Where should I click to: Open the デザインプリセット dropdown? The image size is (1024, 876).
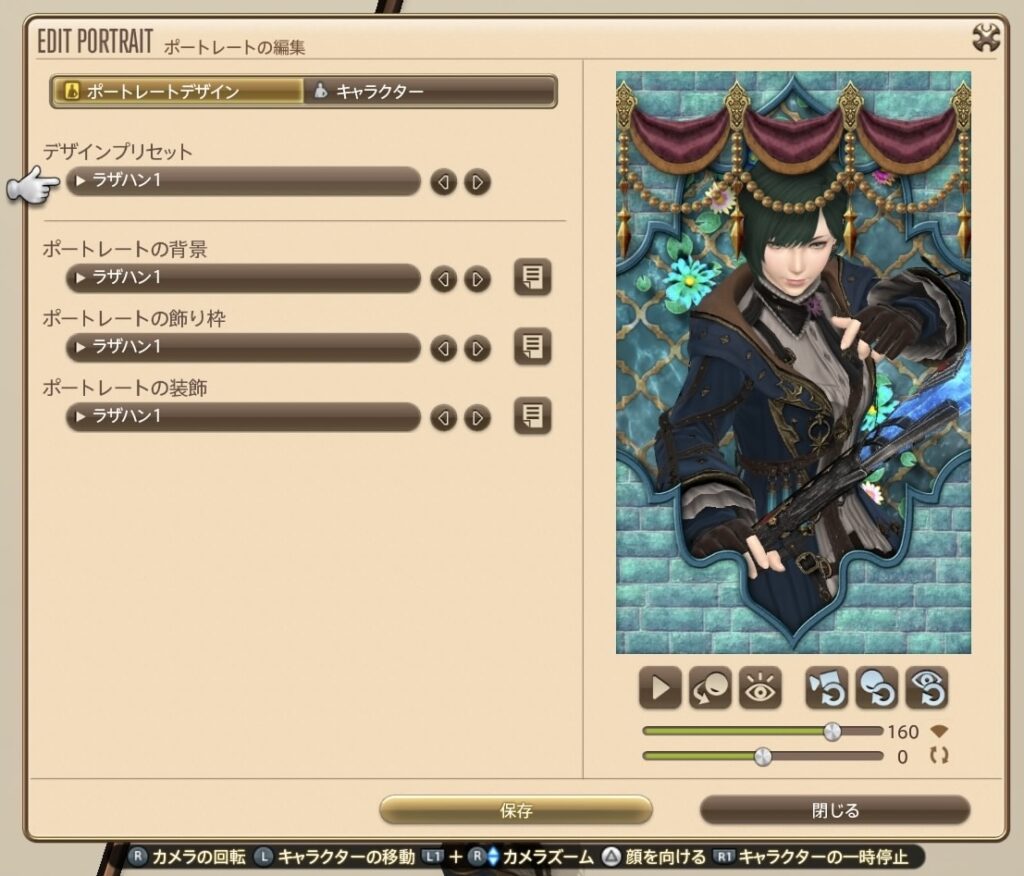[x=243, y=182]
